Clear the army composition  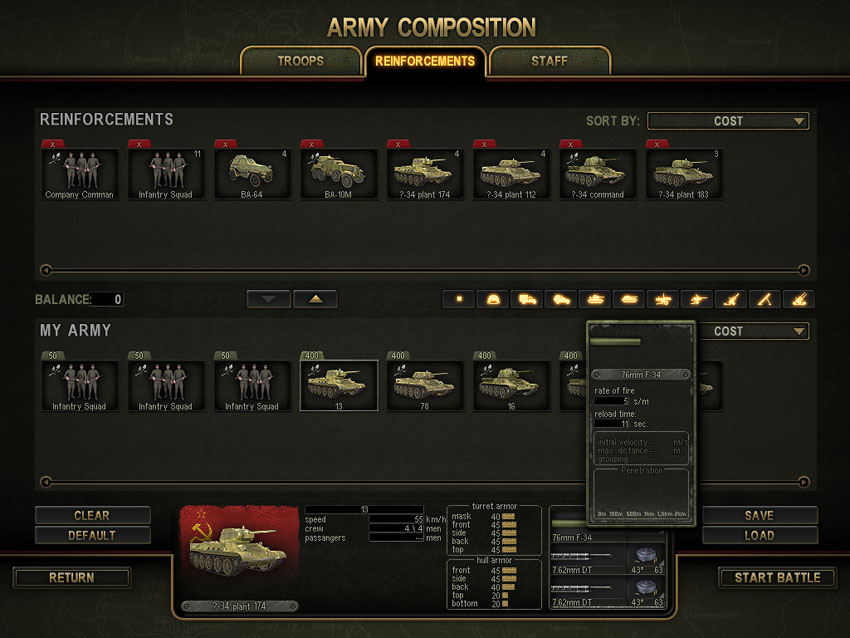(92, 516)
